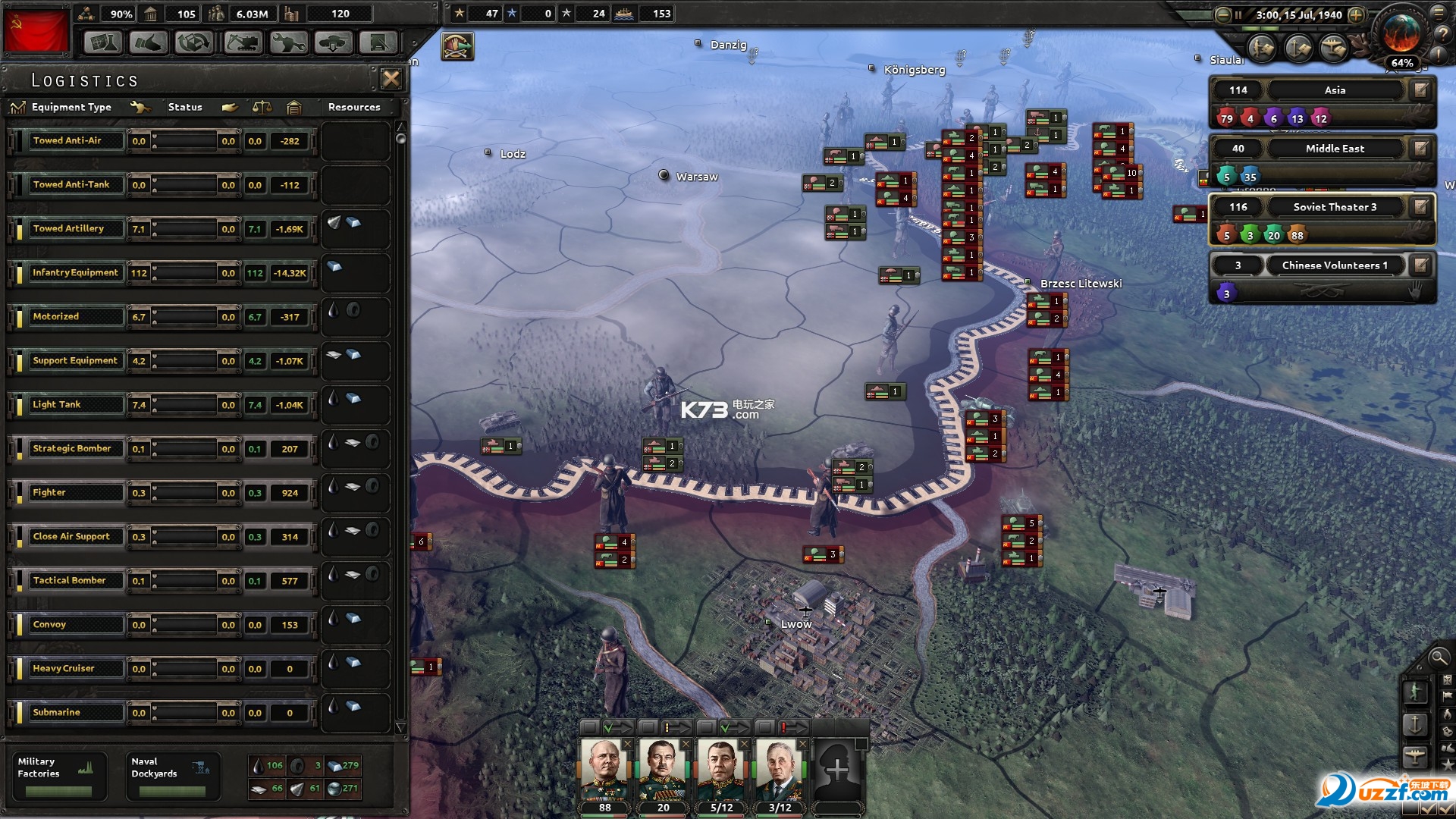This screenshot has width=1456, height=819.
Task: Edit the Middle East theater
Action: click(x=1420, y=149)
